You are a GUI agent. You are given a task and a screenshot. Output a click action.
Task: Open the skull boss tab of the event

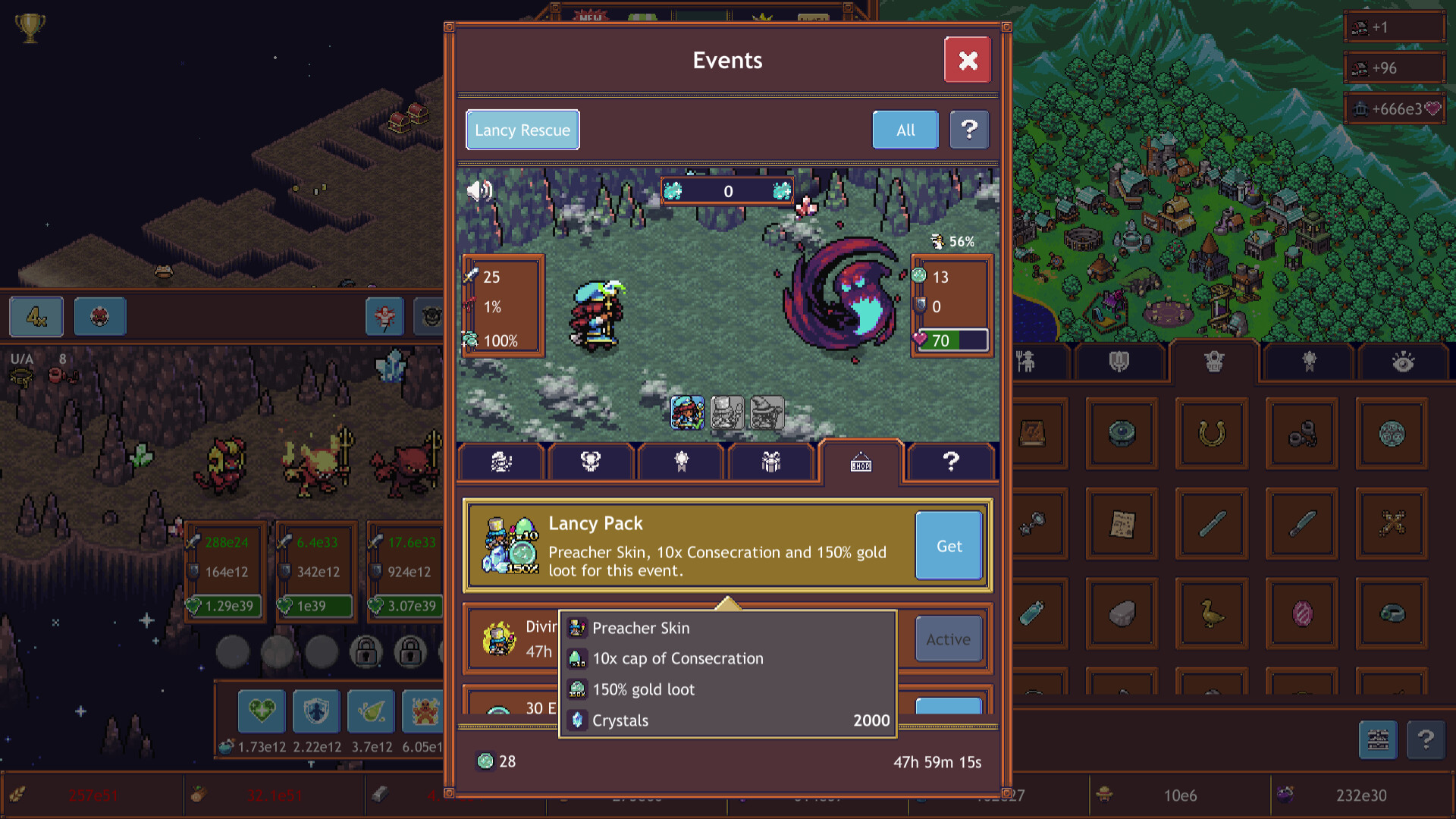pyautogui.click(x=591, y=461)
